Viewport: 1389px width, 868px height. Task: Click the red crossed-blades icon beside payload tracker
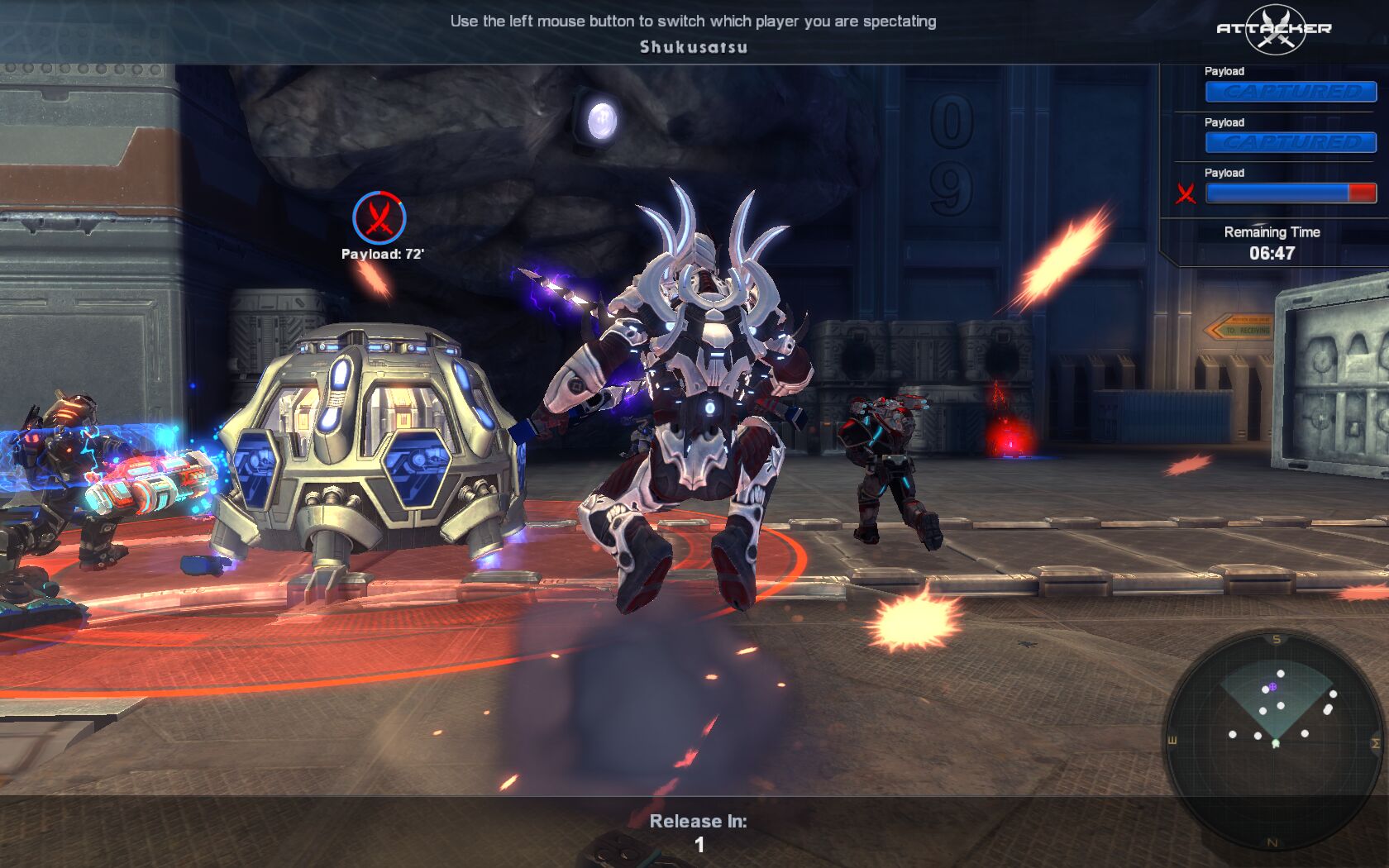pos(1186,193)
